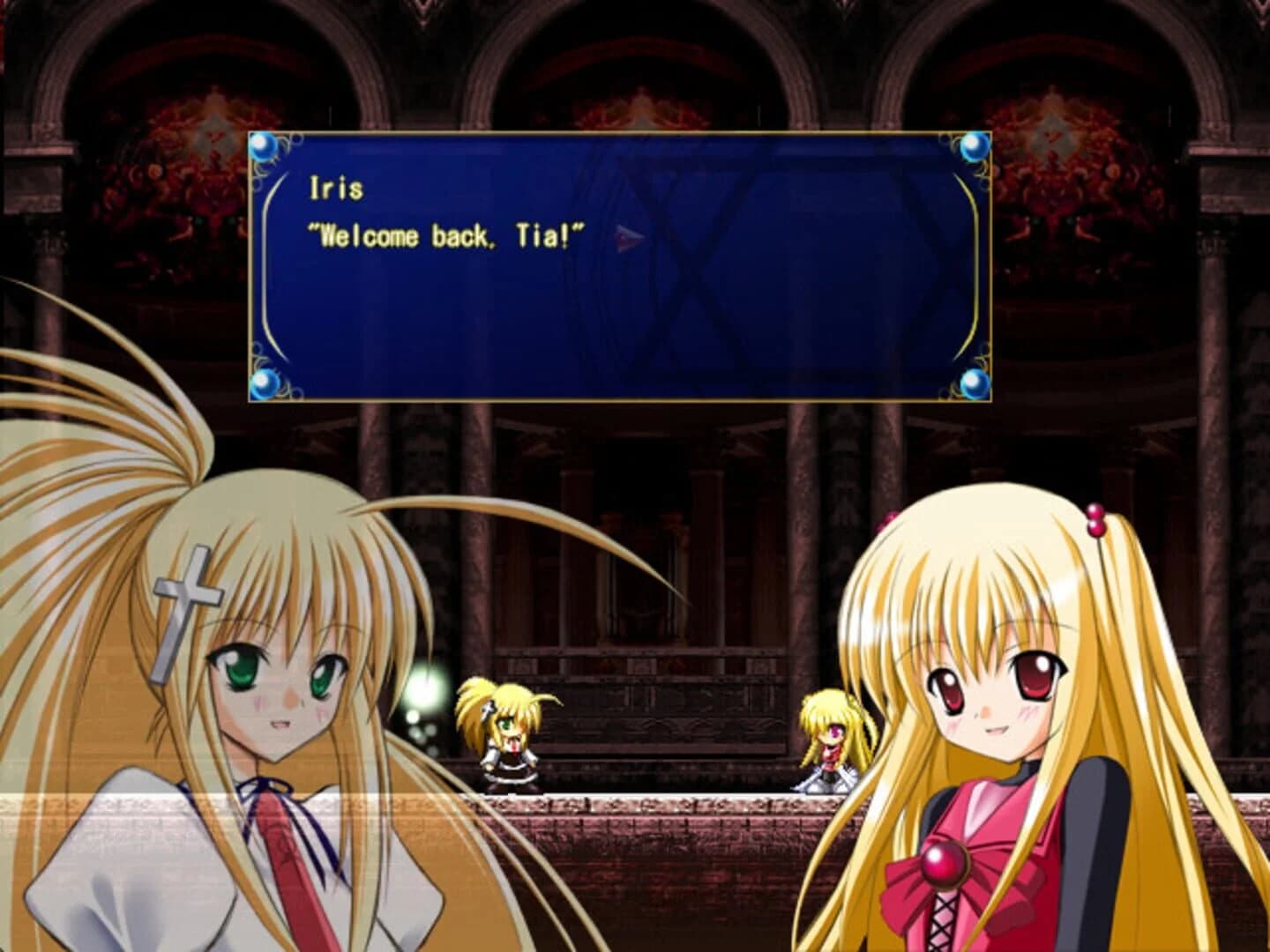Viewport: 1270px width, 952px height.
Task: Click the blue orb at dialogue box bottom-right corner
Action: [x=974, y=383]
